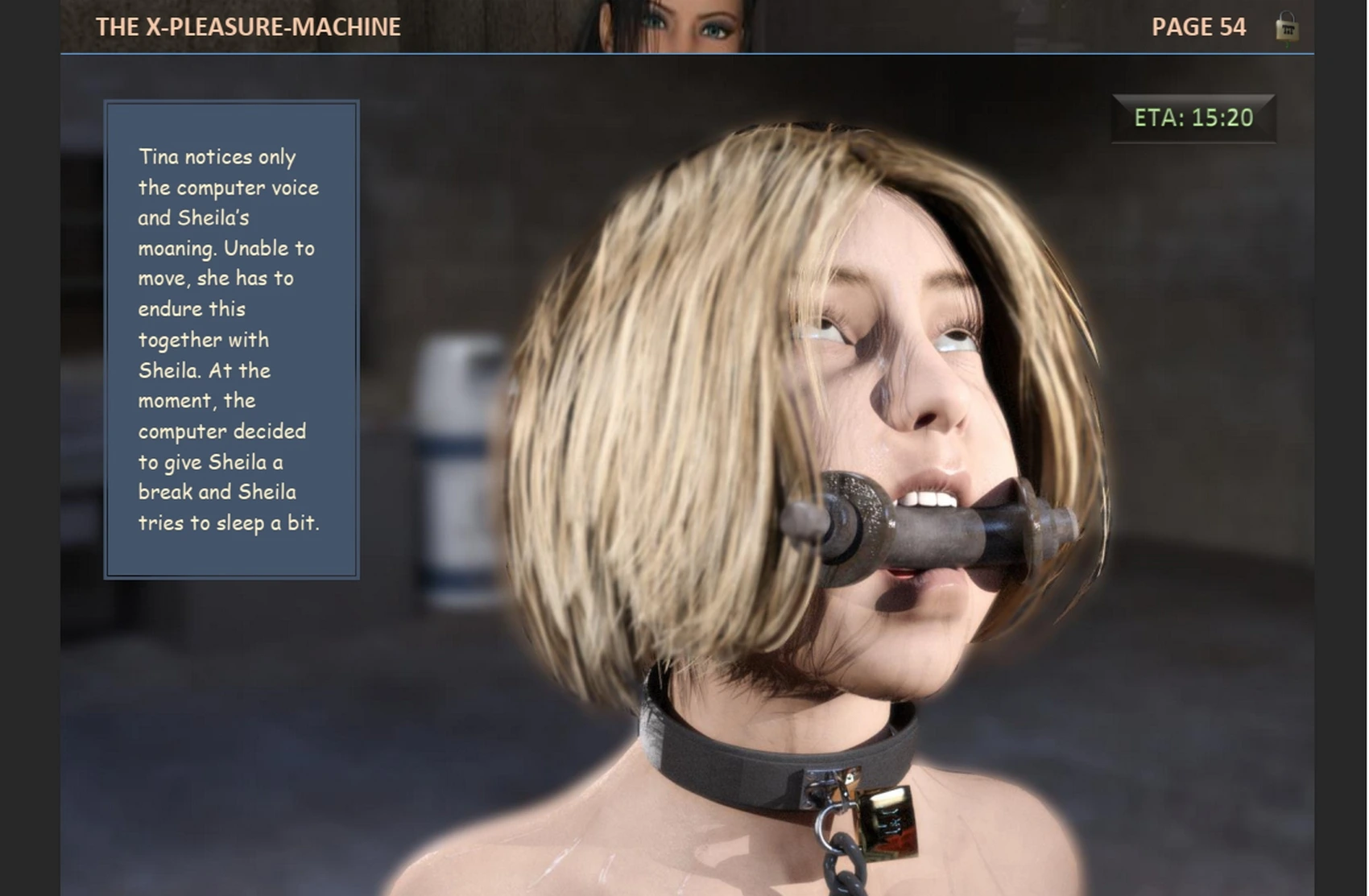
Task: Click the padlock icon beside the page number
Action: click(x=1286, y=27)
